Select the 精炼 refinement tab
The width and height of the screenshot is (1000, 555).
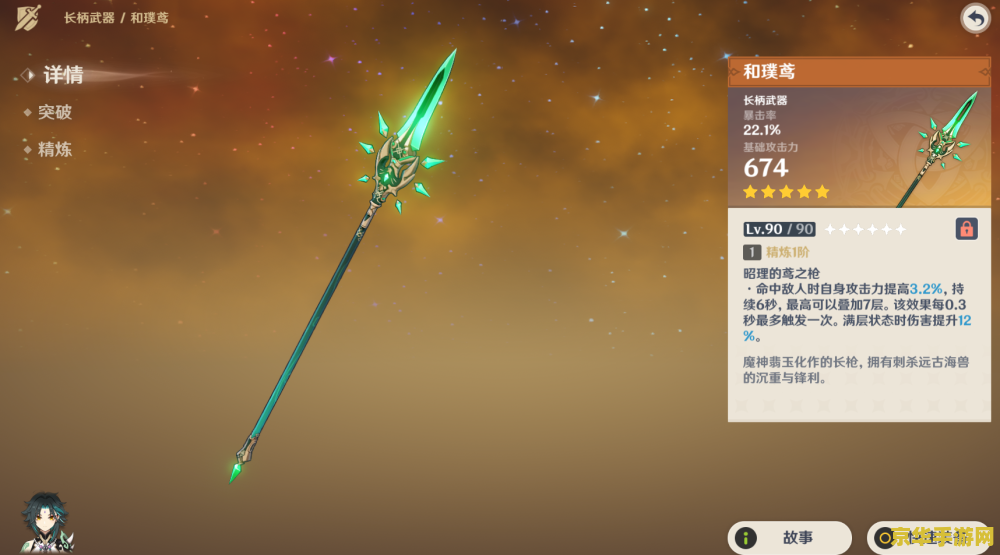click(55, 150)
